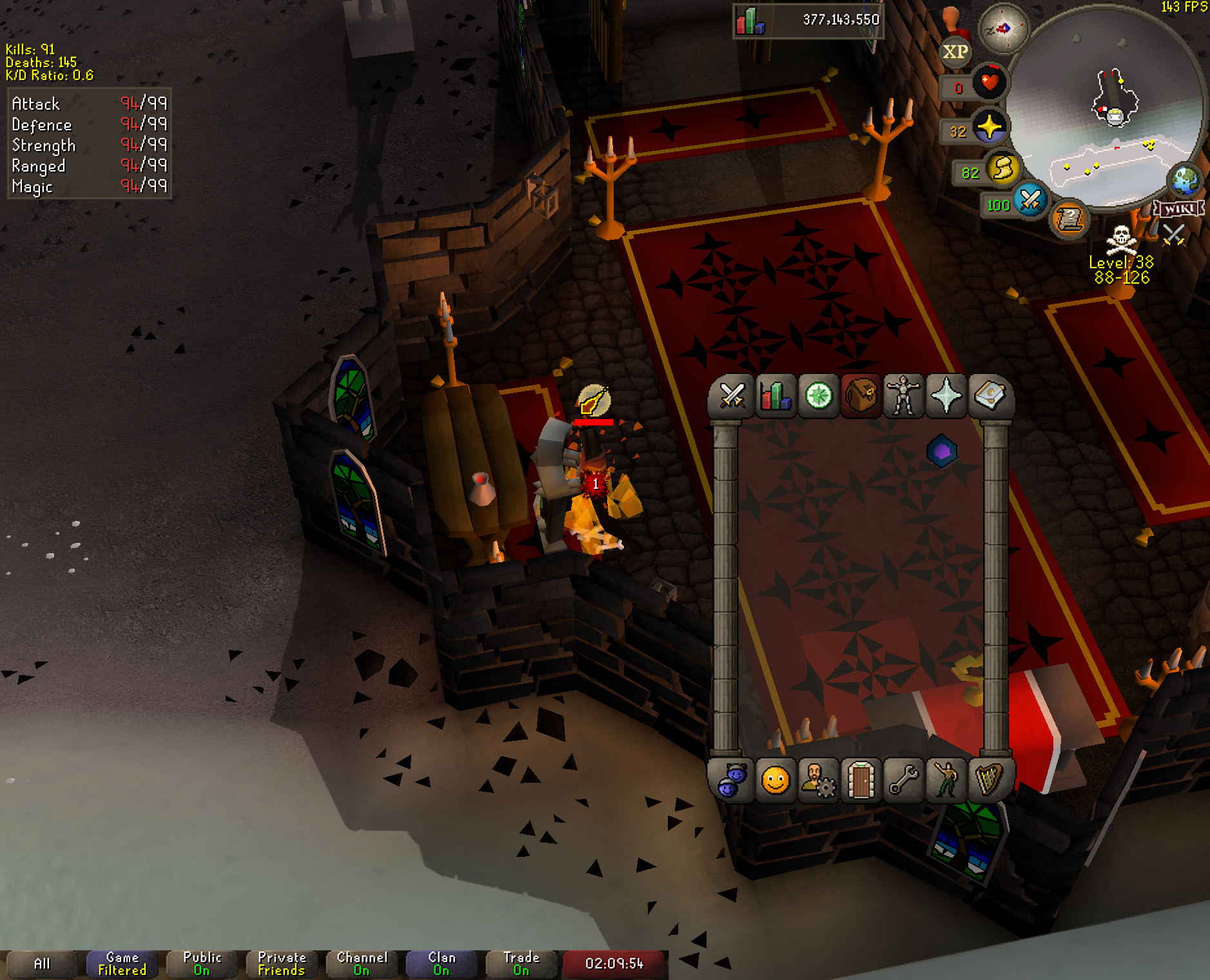Open the Prayer tab
1210x980 pixels.
[x=946, y=395]
